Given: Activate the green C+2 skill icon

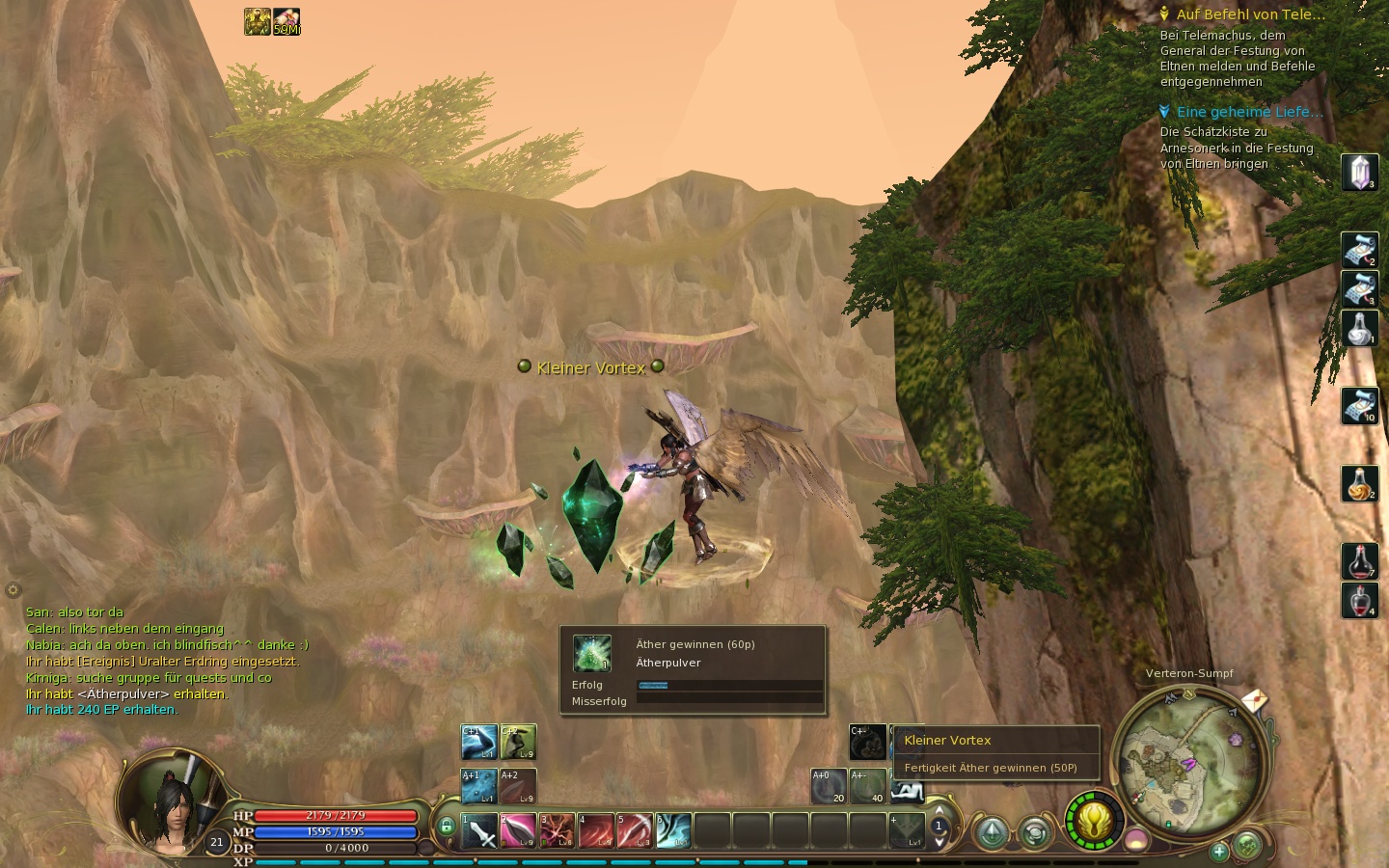Looking at the screenshot, I should coord(518,743).
